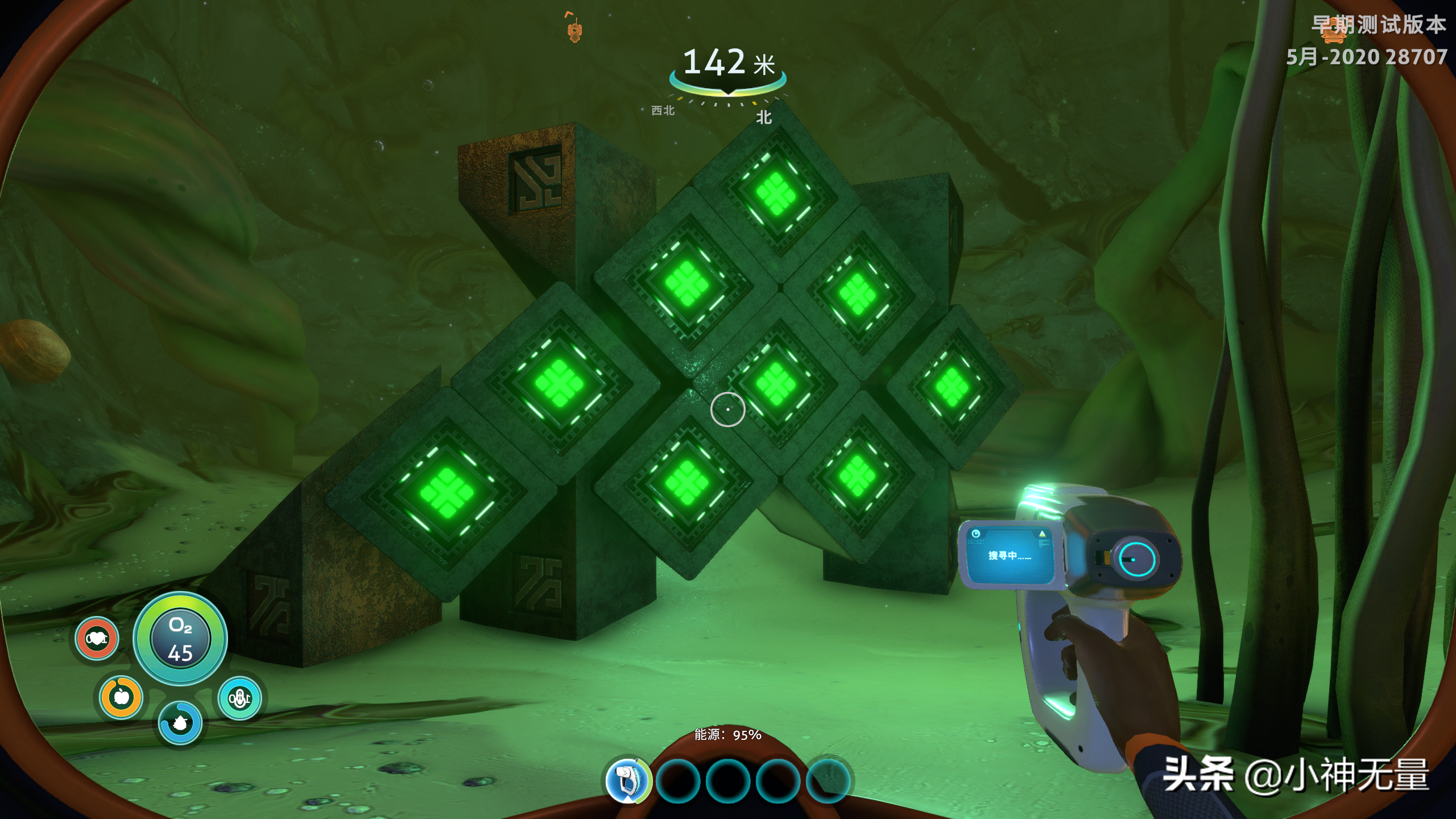Select the scanner hotbar slot
The image size is (1456, 819).
[627, 780]
